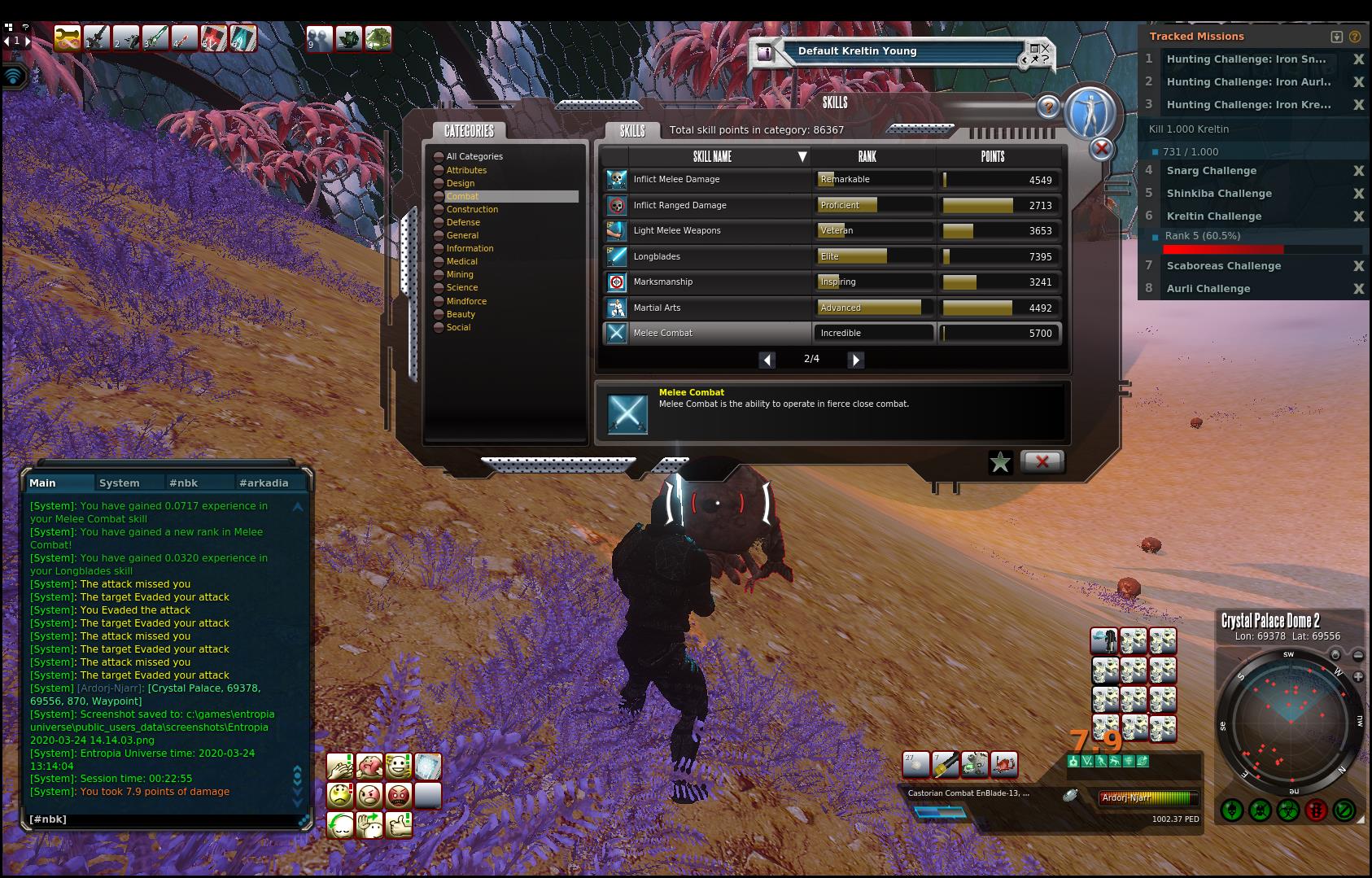Select the Kreltin Challenge mission
This screenshot has height=878, width=1372.
click(x=1213, y=216)
